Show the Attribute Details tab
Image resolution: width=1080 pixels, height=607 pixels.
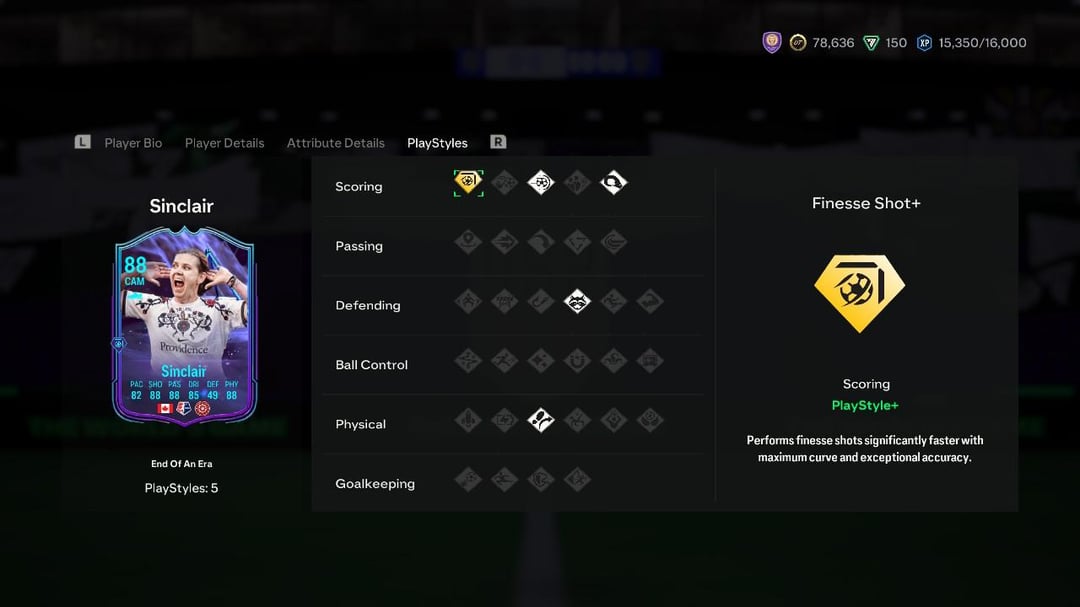(335, 143)
